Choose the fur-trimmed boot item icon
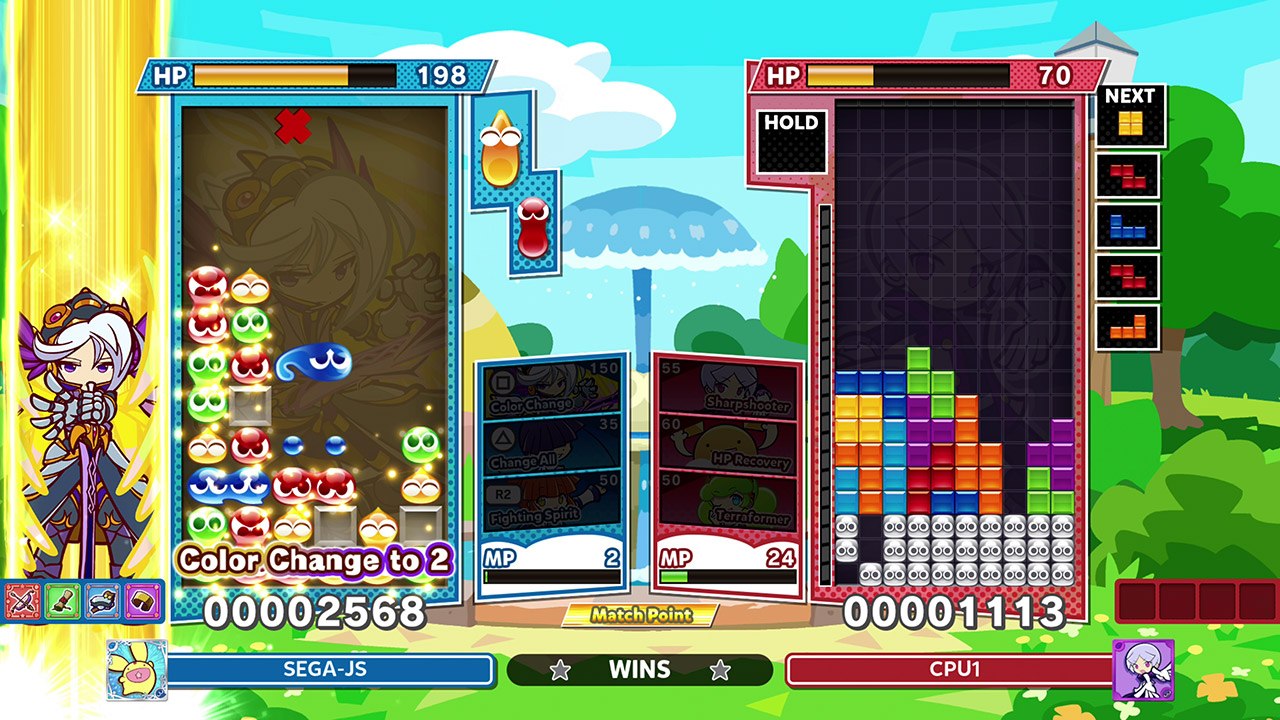This screenshot has height=720, width=1280. (103, 600)
